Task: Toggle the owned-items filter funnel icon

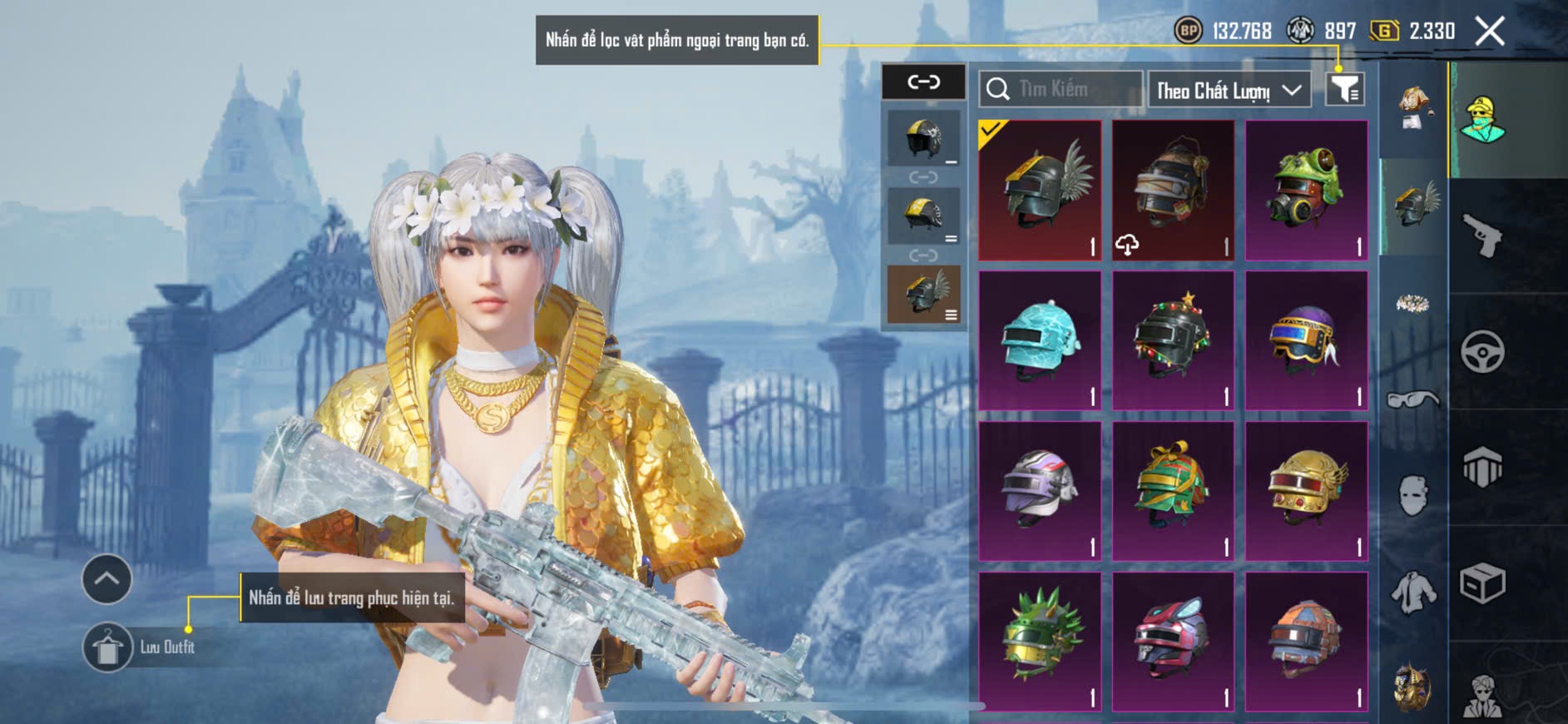Action: coord(1344,89)
